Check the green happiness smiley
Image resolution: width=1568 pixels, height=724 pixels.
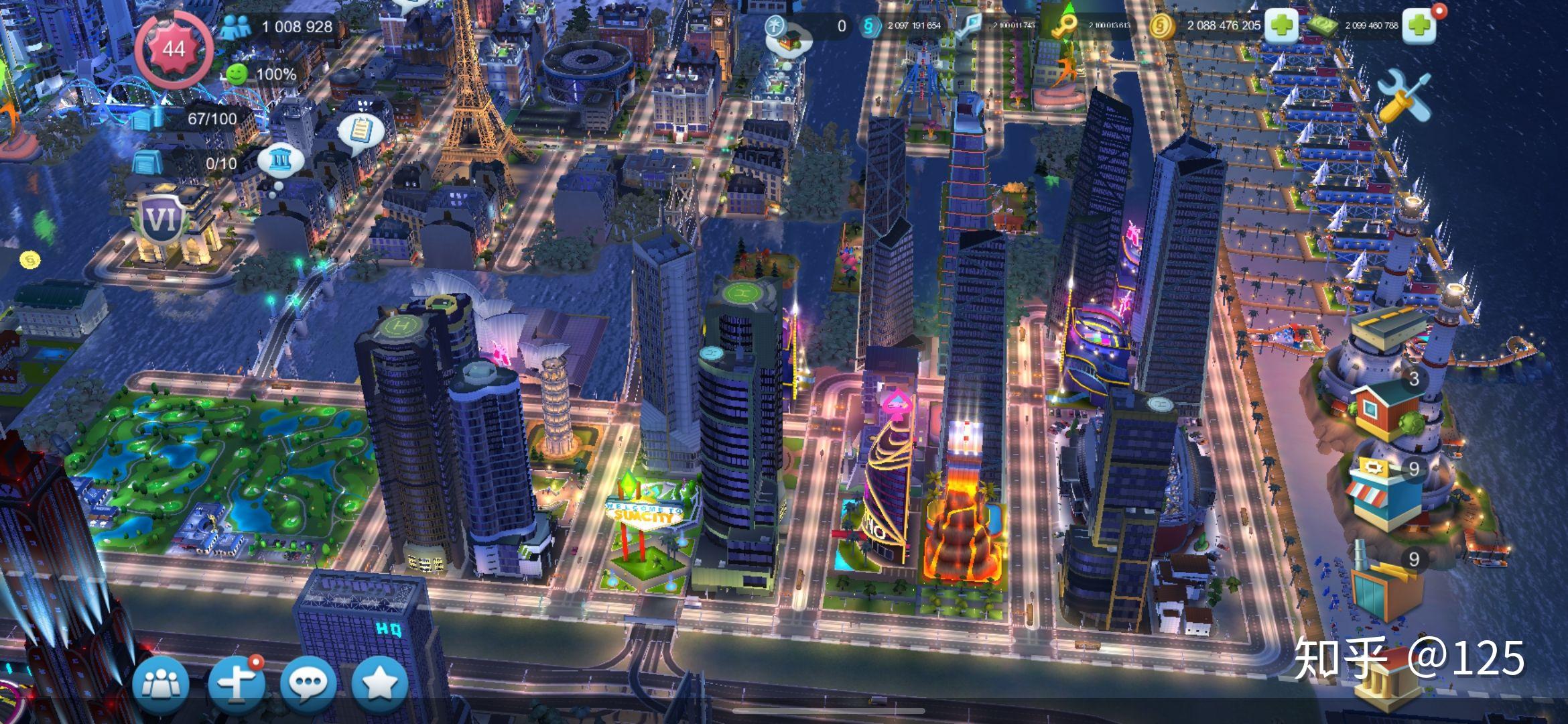236,74
